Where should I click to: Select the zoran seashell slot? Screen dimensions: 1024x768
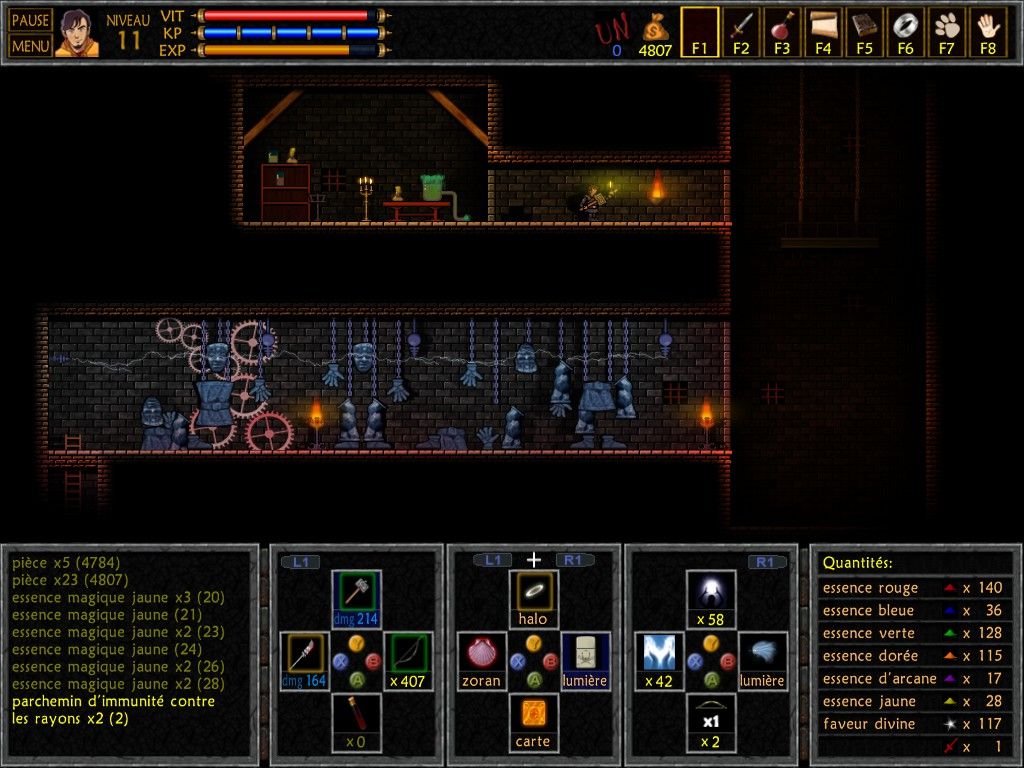(482, 660)
